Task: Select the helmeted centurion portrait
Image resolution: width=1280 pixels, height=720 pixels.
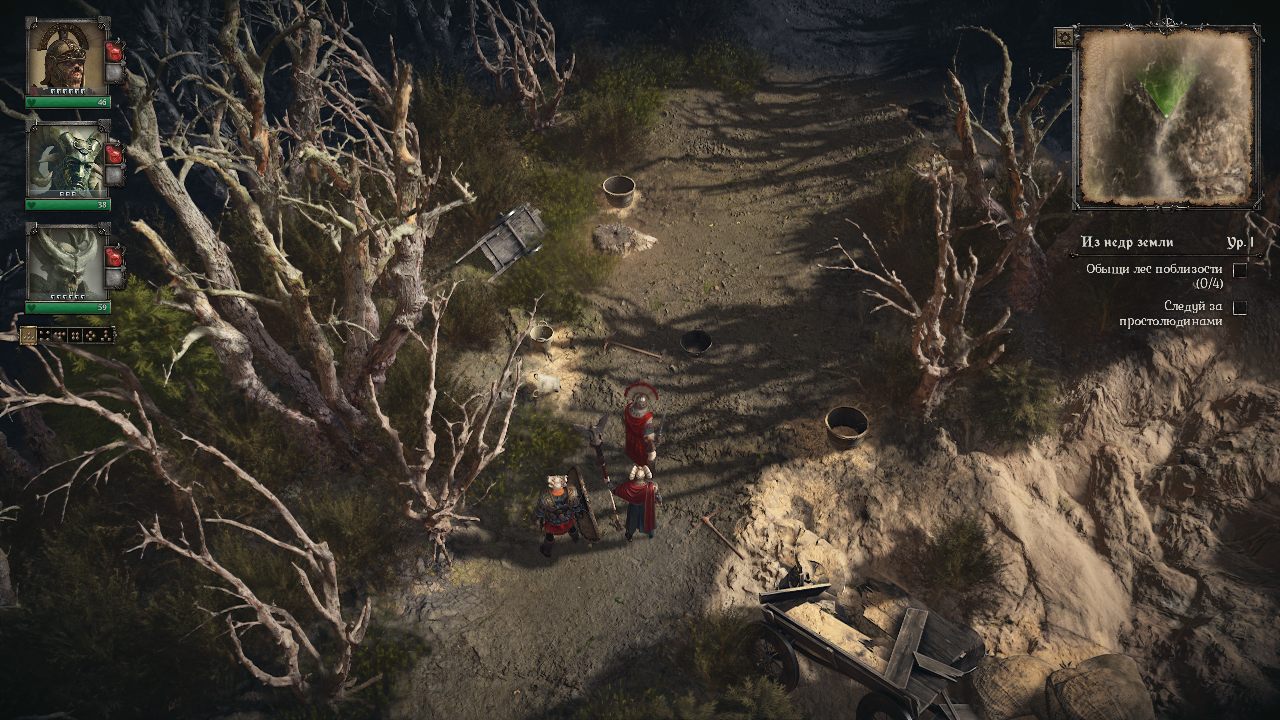Action: [x=67, y=56]
